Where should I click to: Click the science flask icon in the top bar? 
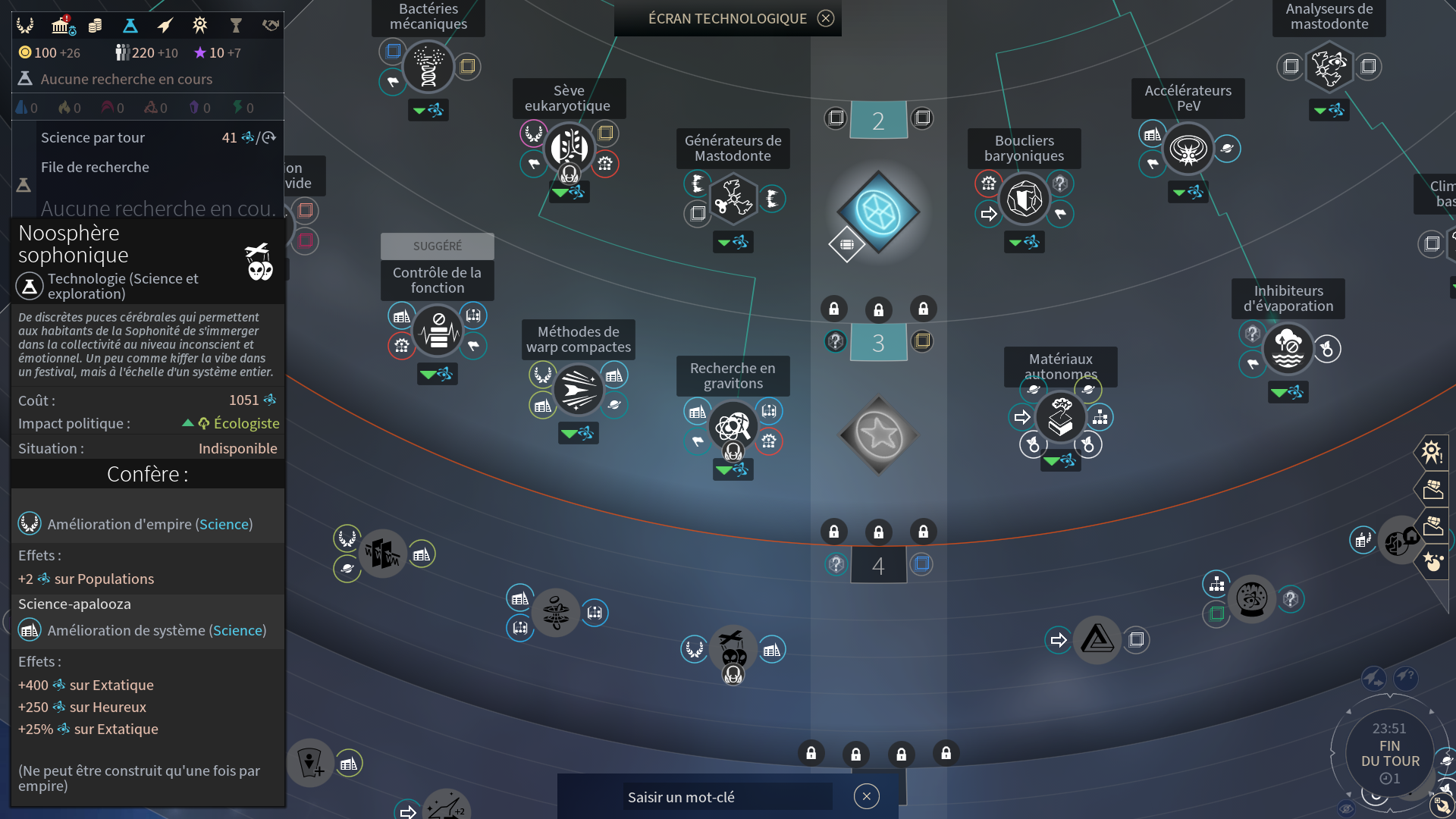pyautogui.click(x=130, y=25)
